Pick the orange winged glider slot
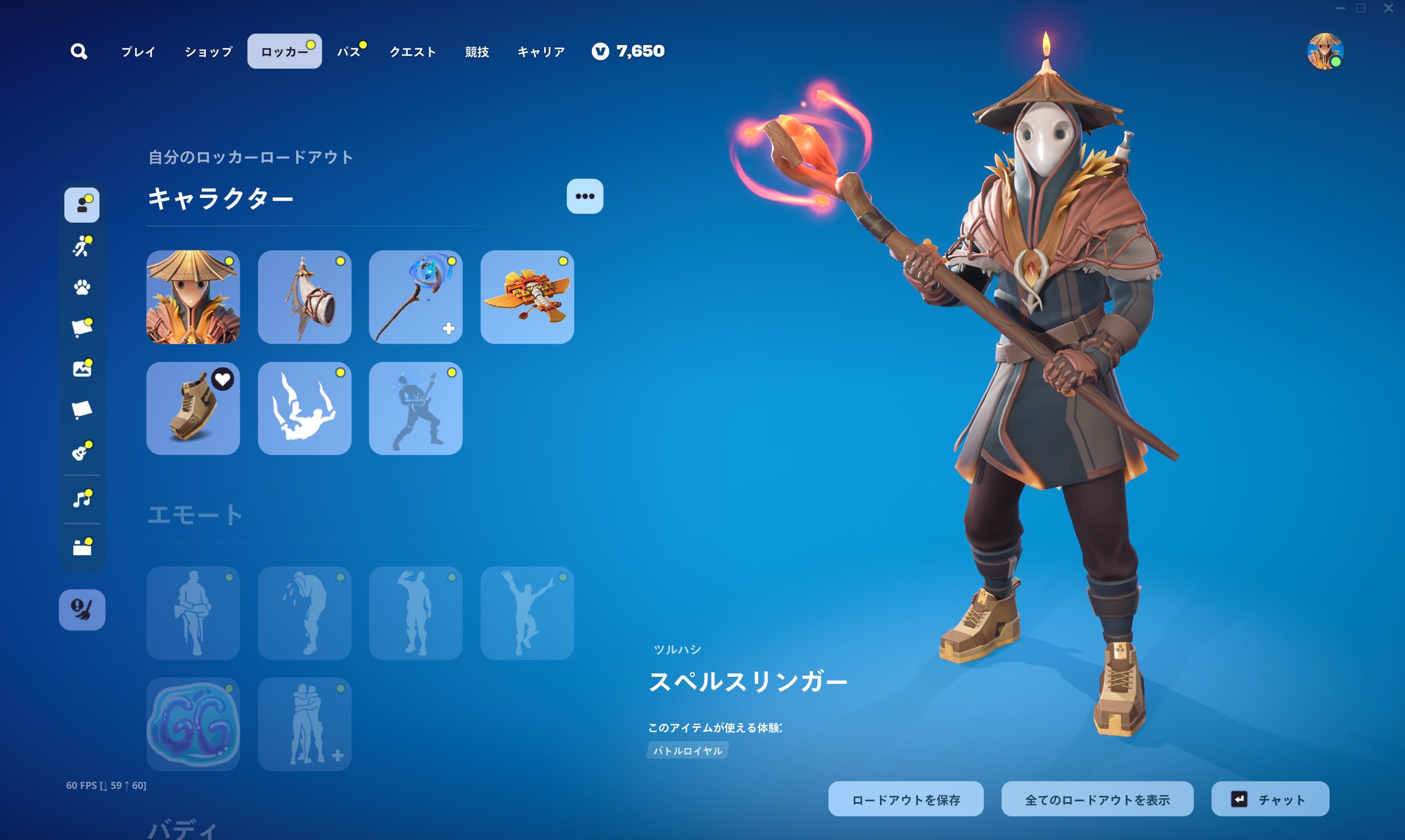1405x840 pixels. pyautogui.click(x=527, y=297)
